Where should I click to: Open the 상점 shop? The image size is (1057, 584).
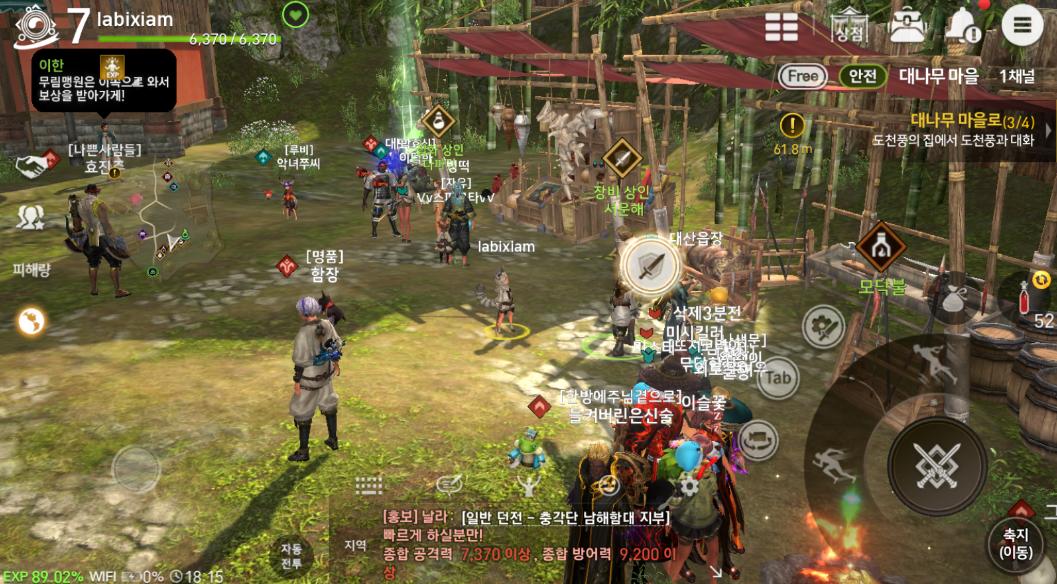click(848, 25)
